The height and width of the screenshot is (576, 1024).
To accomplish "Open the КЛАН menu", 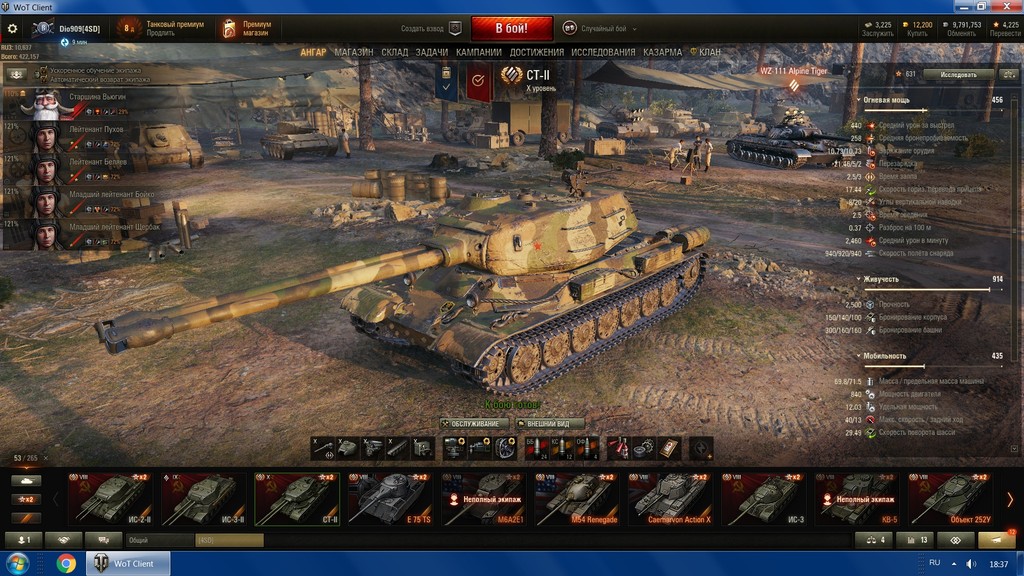I will [709, 52].
